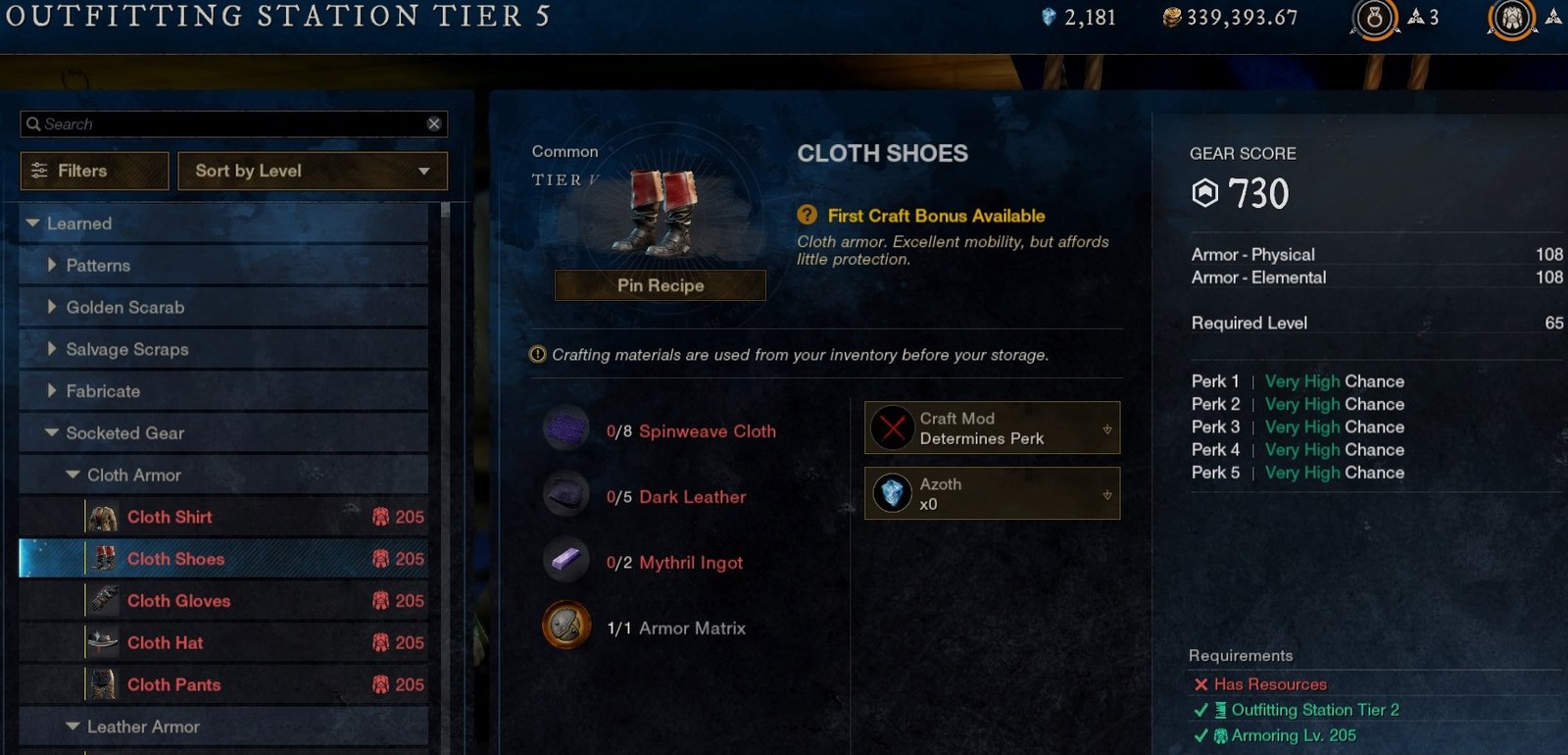This screenshot has height=755, width=1568.
Task: Select the Cloth Shirt recipe
Action: click(170, 517)
